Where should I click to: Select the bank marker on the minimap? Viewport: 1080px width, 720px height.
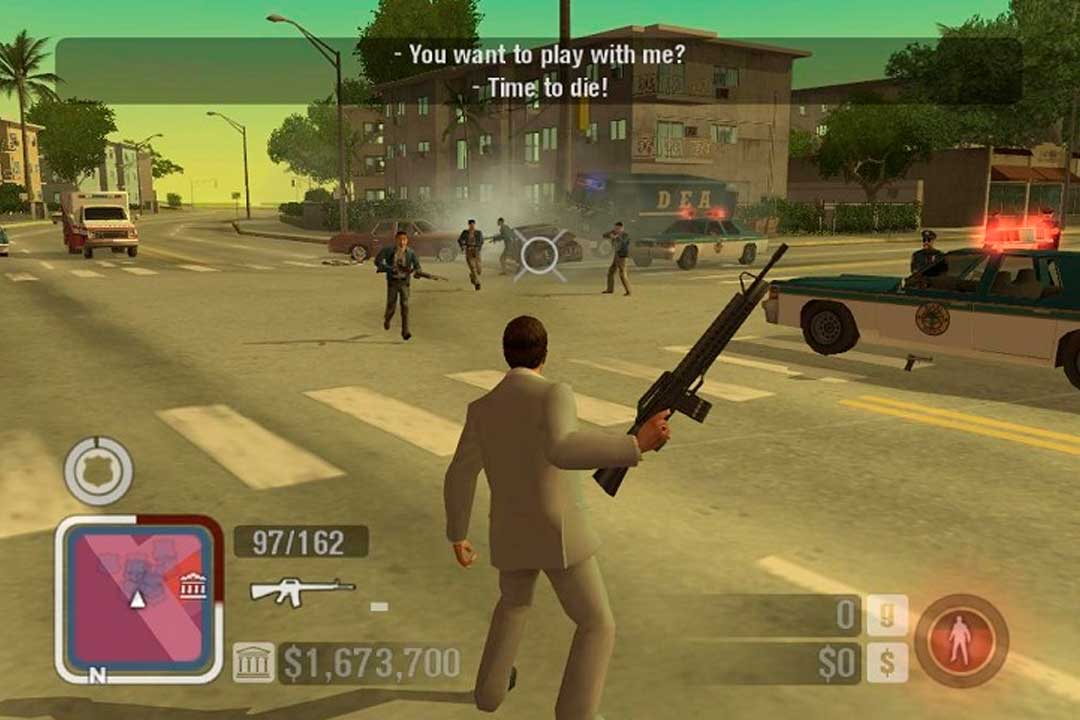(193, 587)
